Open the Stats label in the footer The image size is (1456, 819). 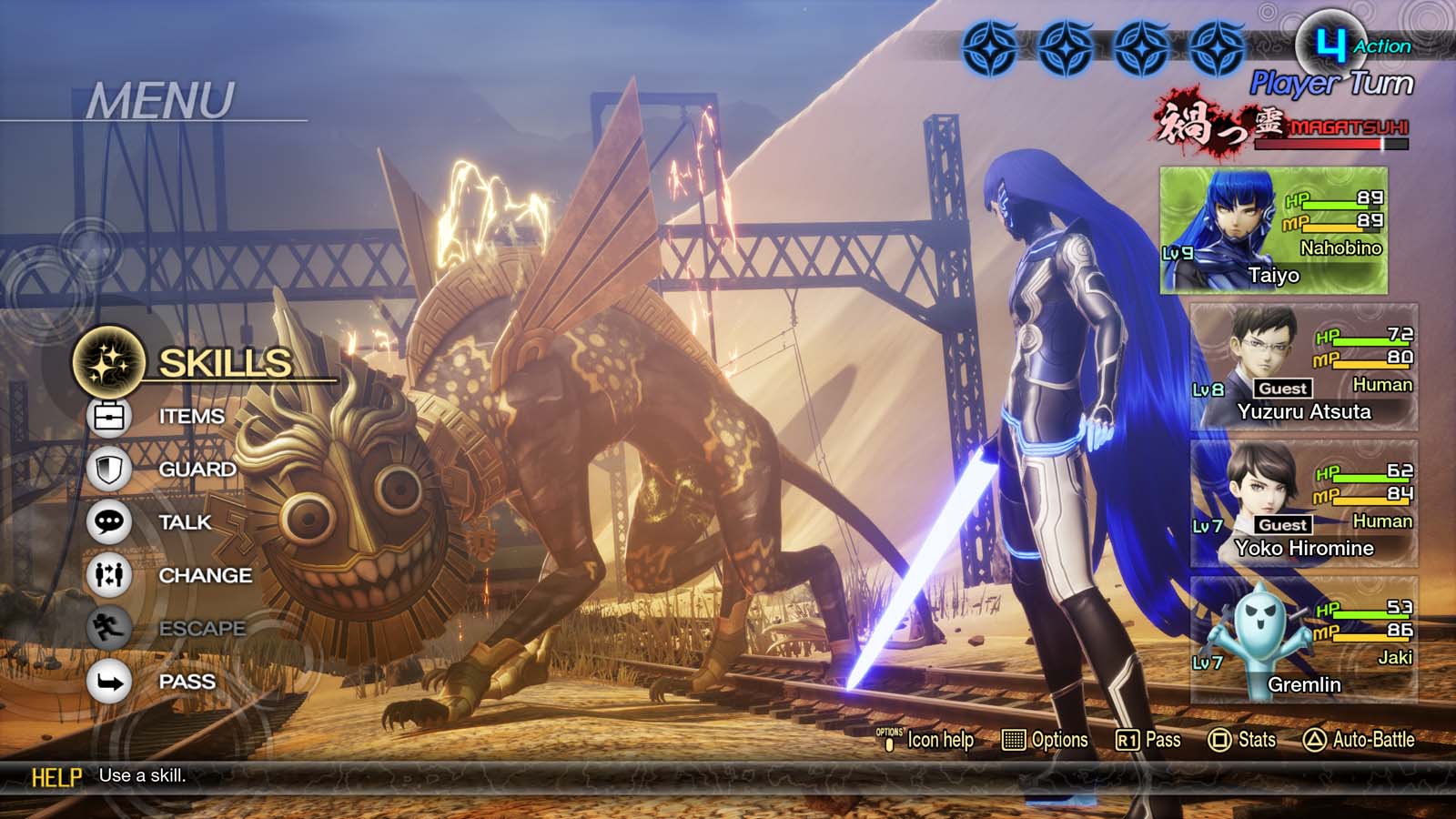(x=1256, y=740)
